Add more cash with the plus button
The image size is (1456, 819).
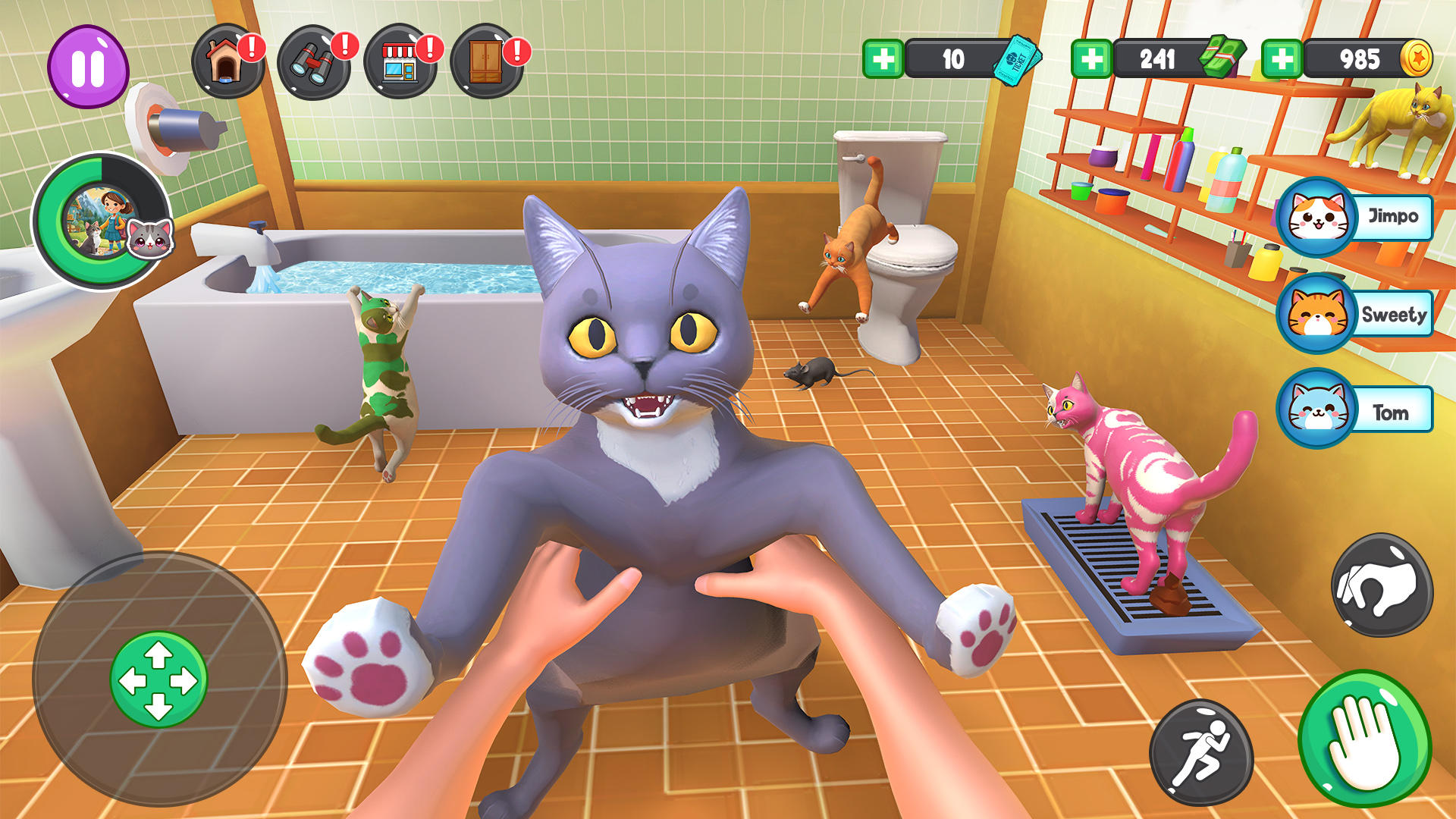[x=1092, y=59]
